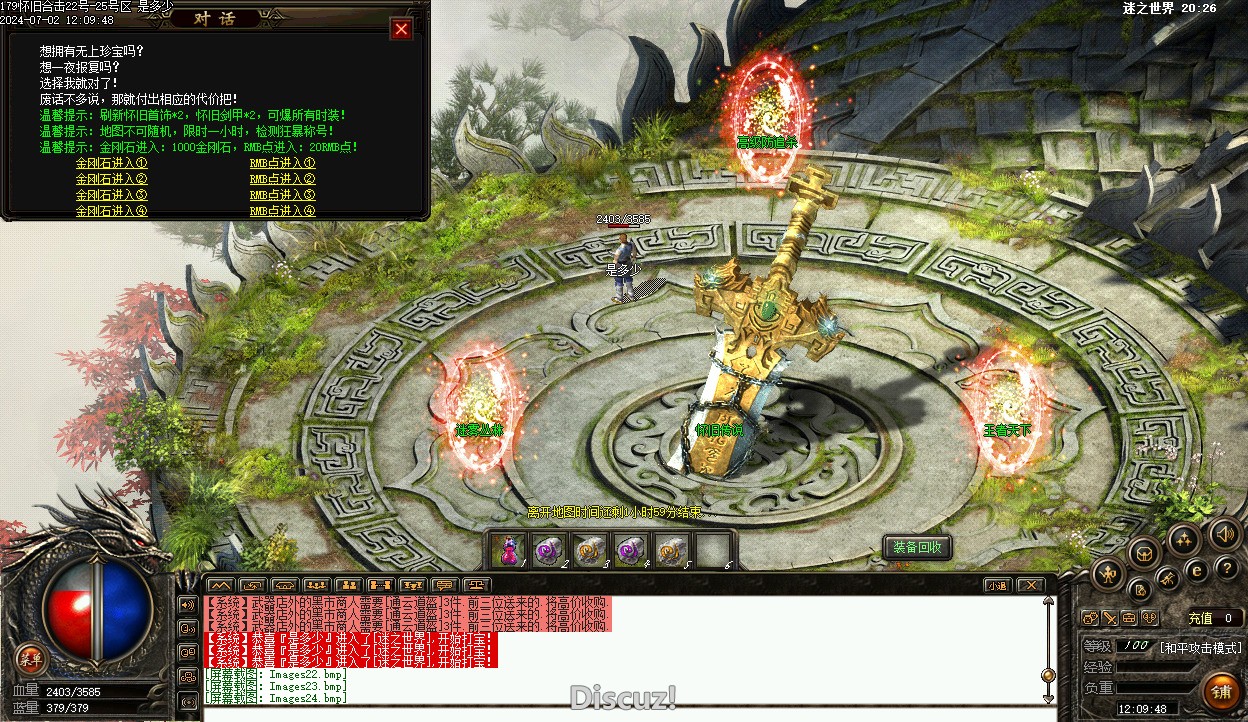Choose RMB点进入① dialogue option

pos(282,163)
